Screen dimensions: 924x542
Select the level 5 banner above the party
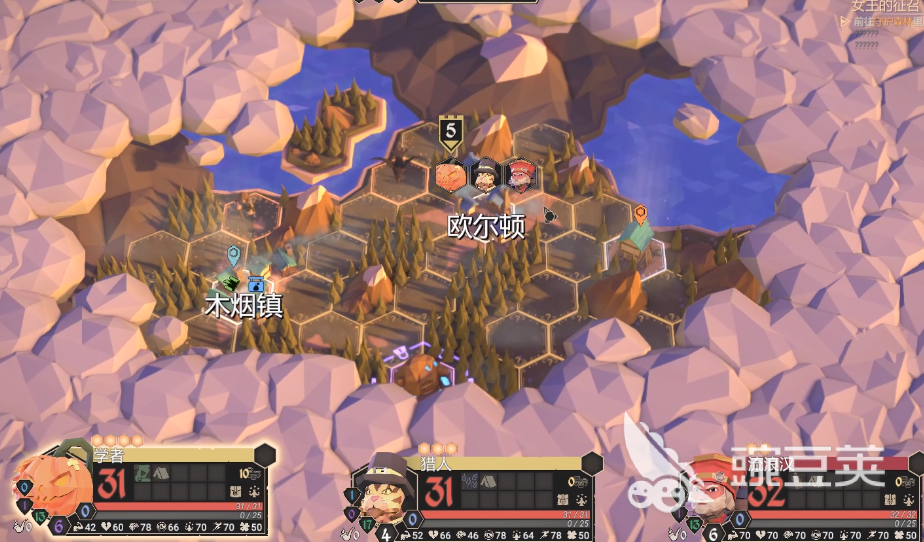[451, 131]
